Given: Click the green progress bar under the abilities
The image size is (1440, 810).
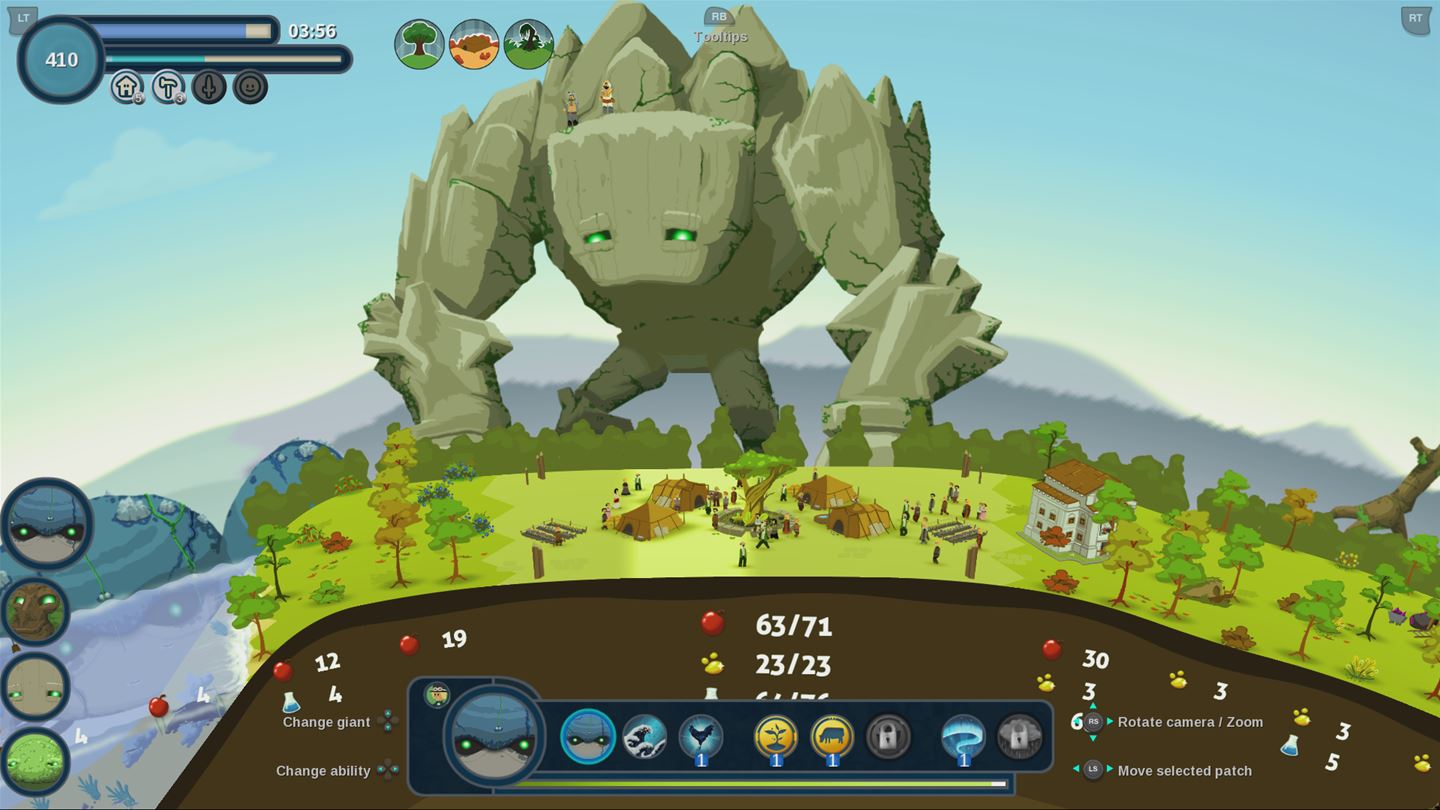Looking at the screenshot, I should coord(760,782).
